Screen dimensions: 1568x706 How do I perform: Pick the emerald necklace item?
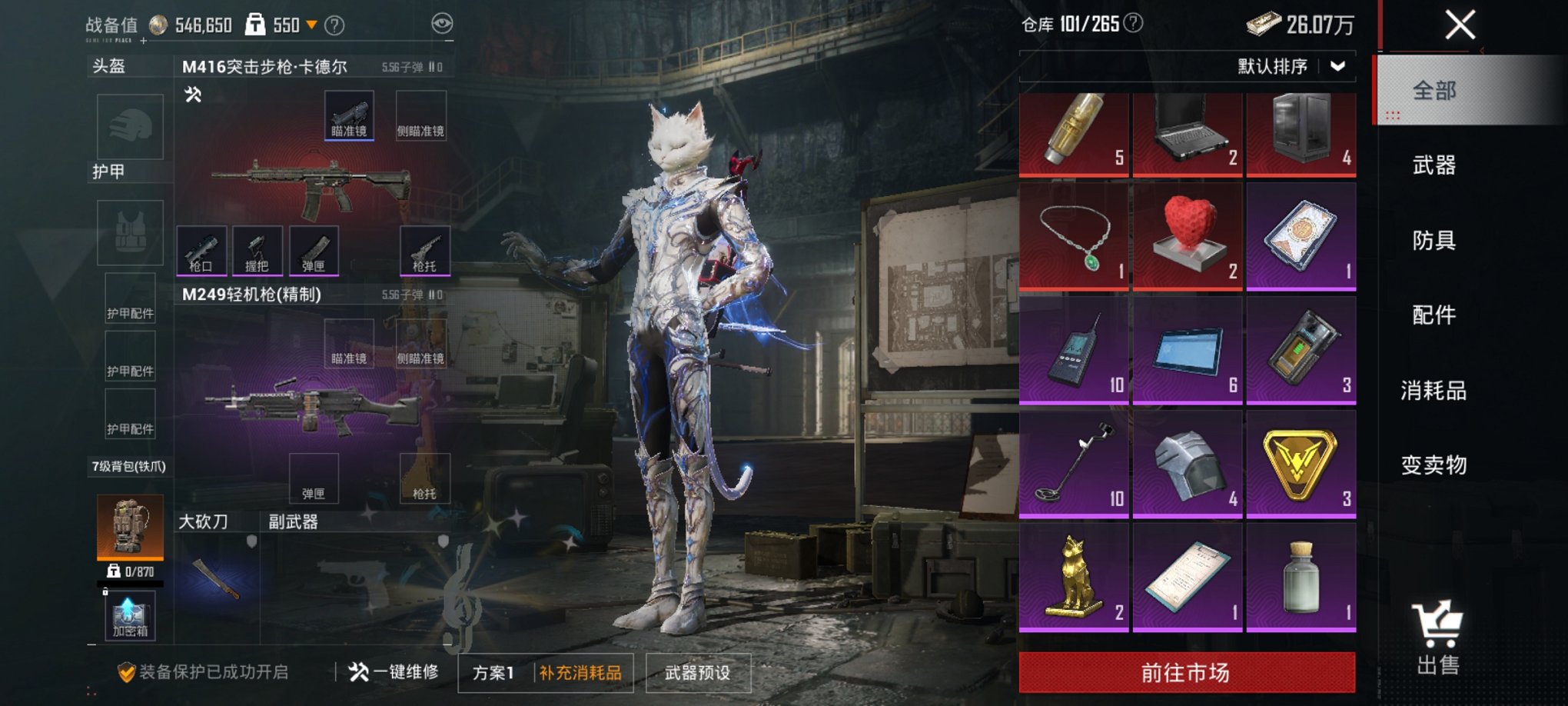click(x=1074, y=235)
